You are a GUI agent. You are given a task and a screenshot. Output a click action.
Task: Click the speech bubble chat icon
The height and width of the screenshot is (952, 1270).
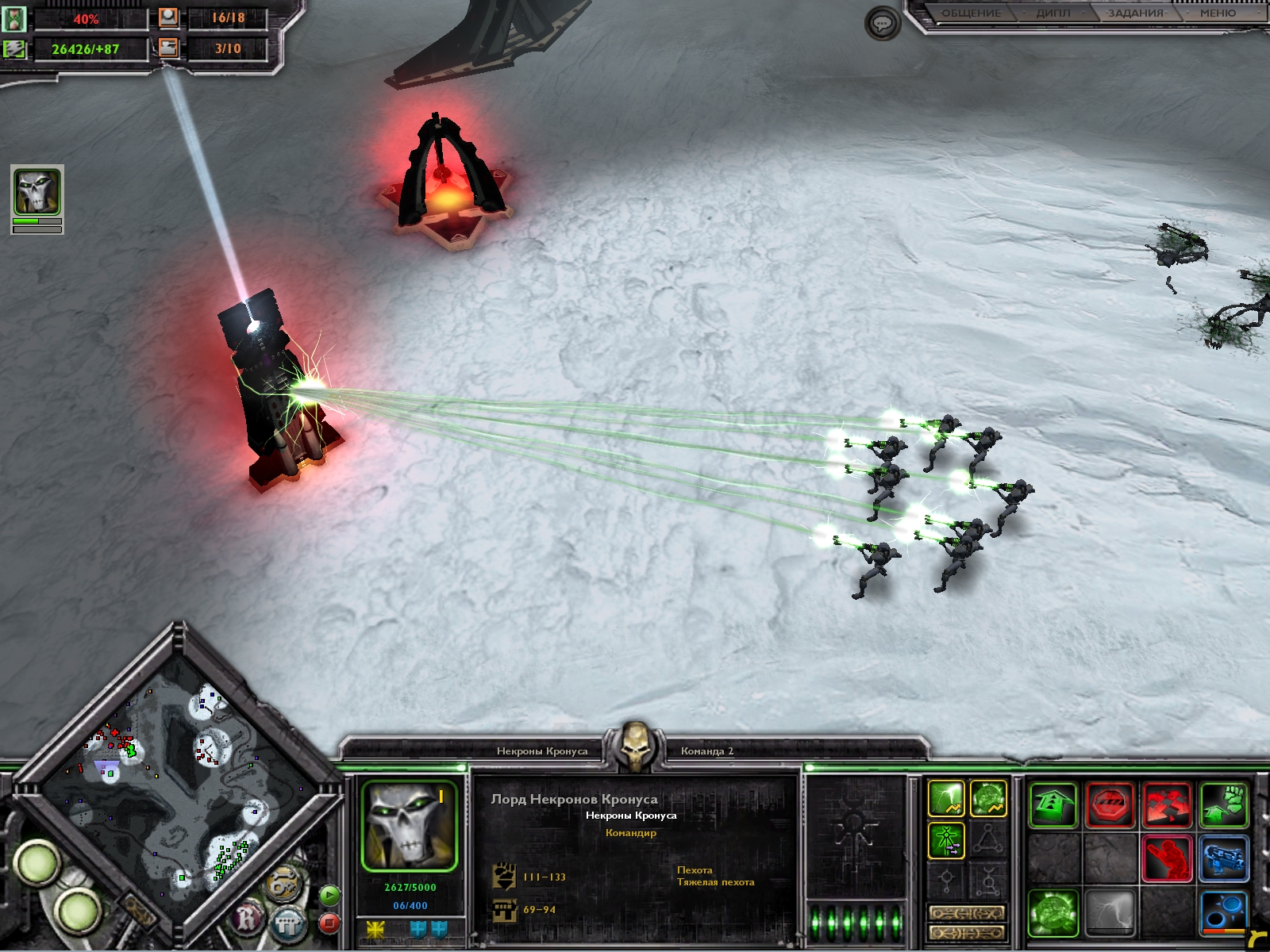(882, 24)
